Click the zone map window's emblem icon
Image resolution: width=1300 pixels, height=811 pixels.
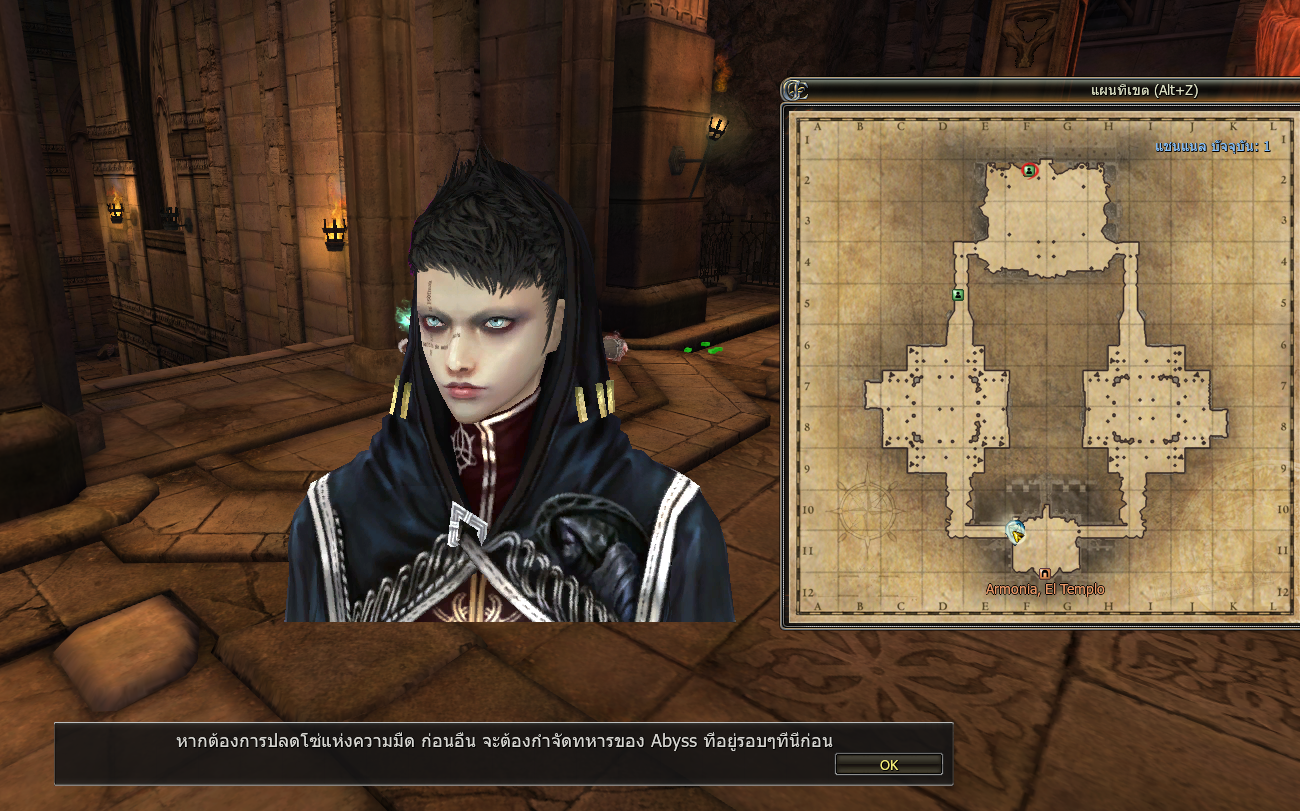tap(796, 90)
